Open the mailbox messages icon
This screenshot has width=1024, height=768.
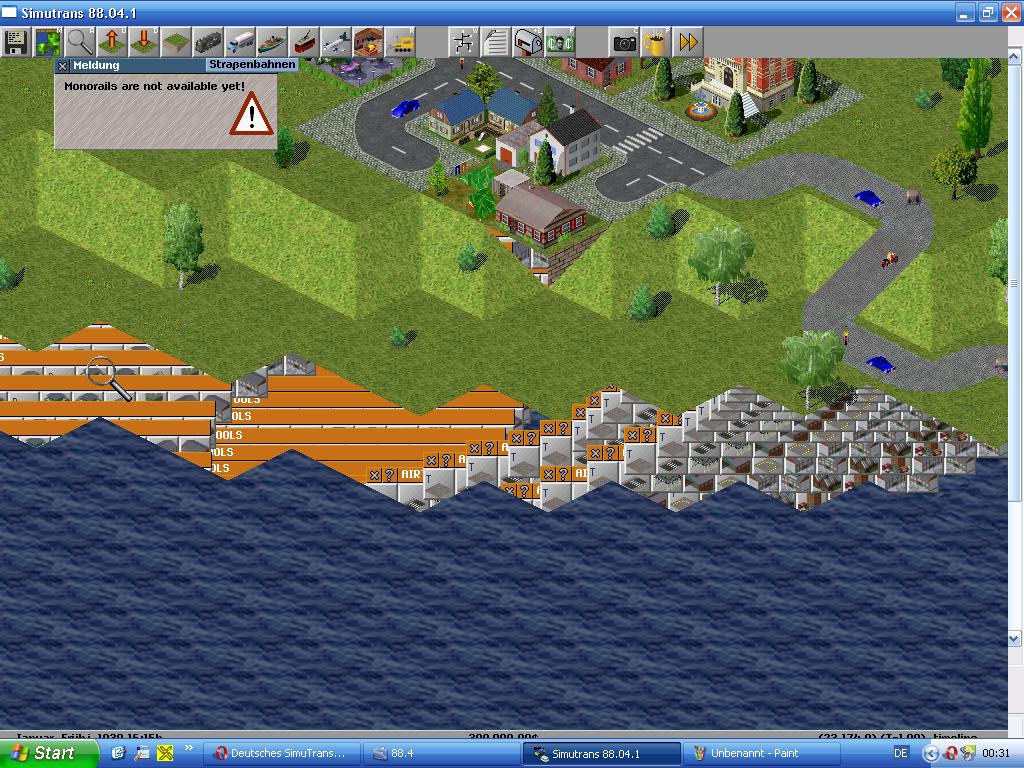click(528, 42)
